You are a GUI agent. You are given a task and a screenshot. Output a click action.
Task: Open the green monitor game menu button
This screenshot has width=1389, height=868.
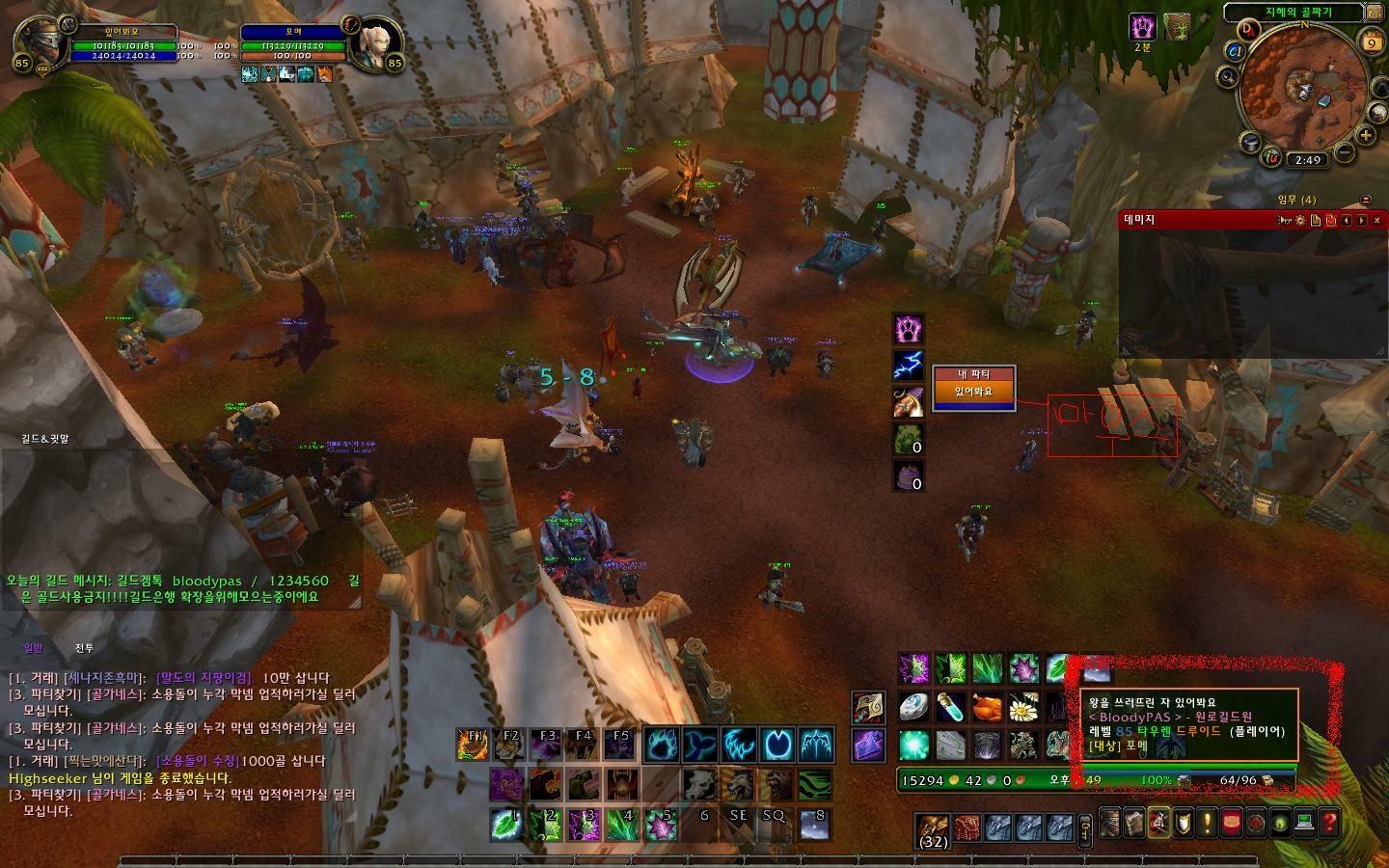point(1304,823)
